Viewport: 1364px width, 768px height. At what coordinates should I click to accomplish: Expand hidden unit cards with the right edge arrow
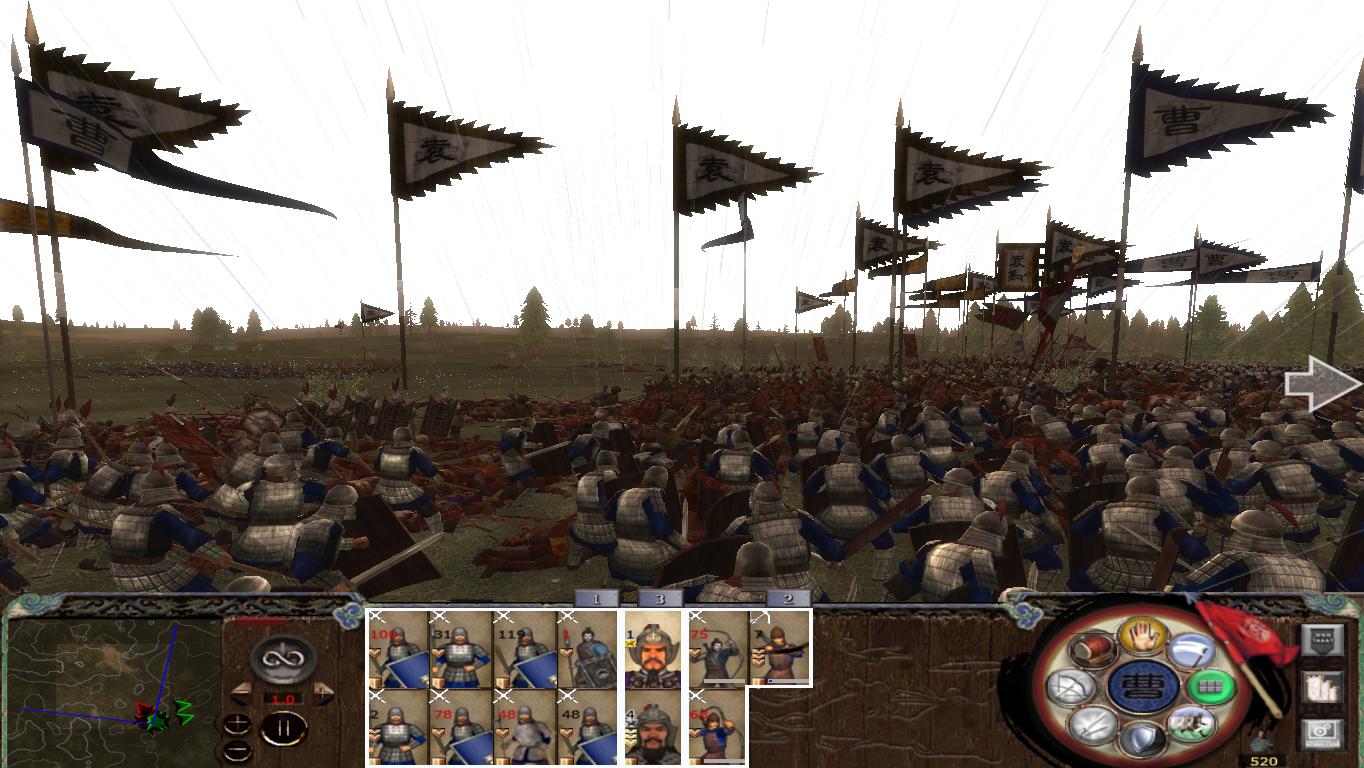1319,383
